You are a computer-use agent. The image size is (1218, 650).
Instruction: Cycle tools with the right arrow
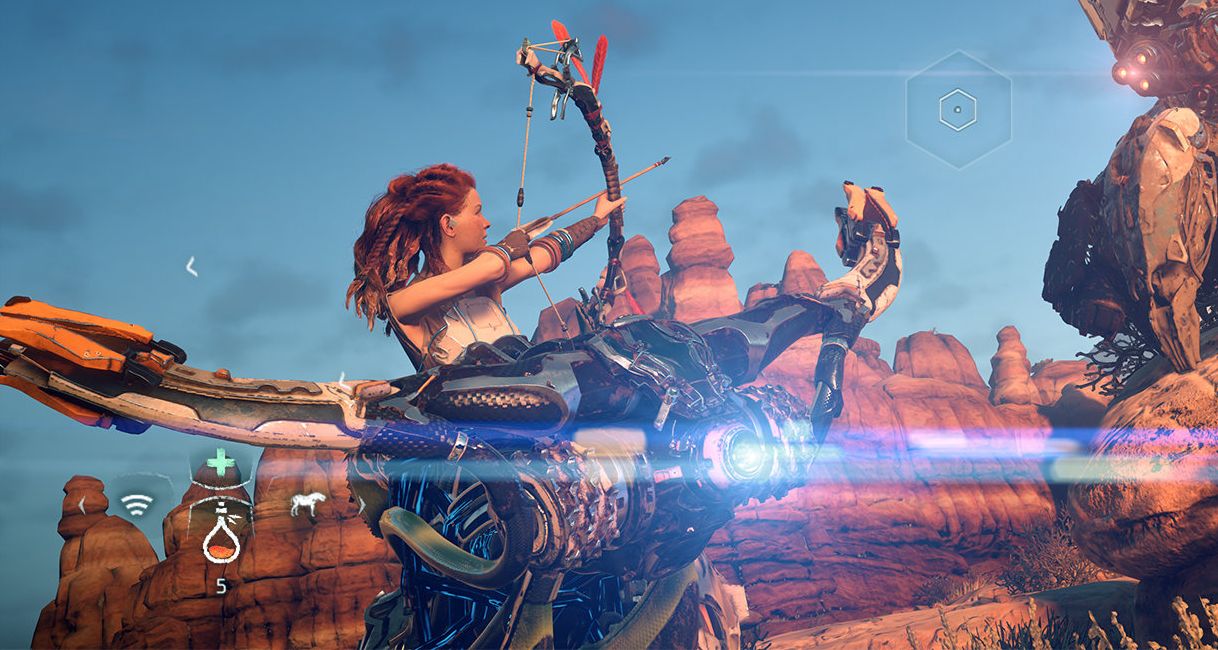tap(361, 506)
